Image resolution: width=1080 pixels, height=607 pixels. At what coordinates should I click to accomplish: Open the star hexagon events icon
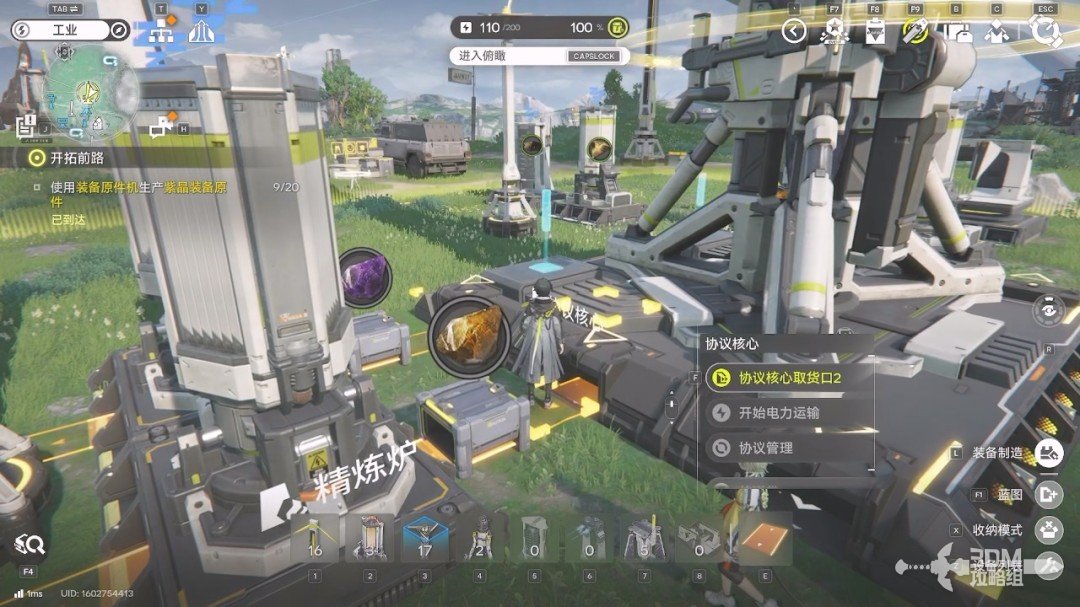834,31
